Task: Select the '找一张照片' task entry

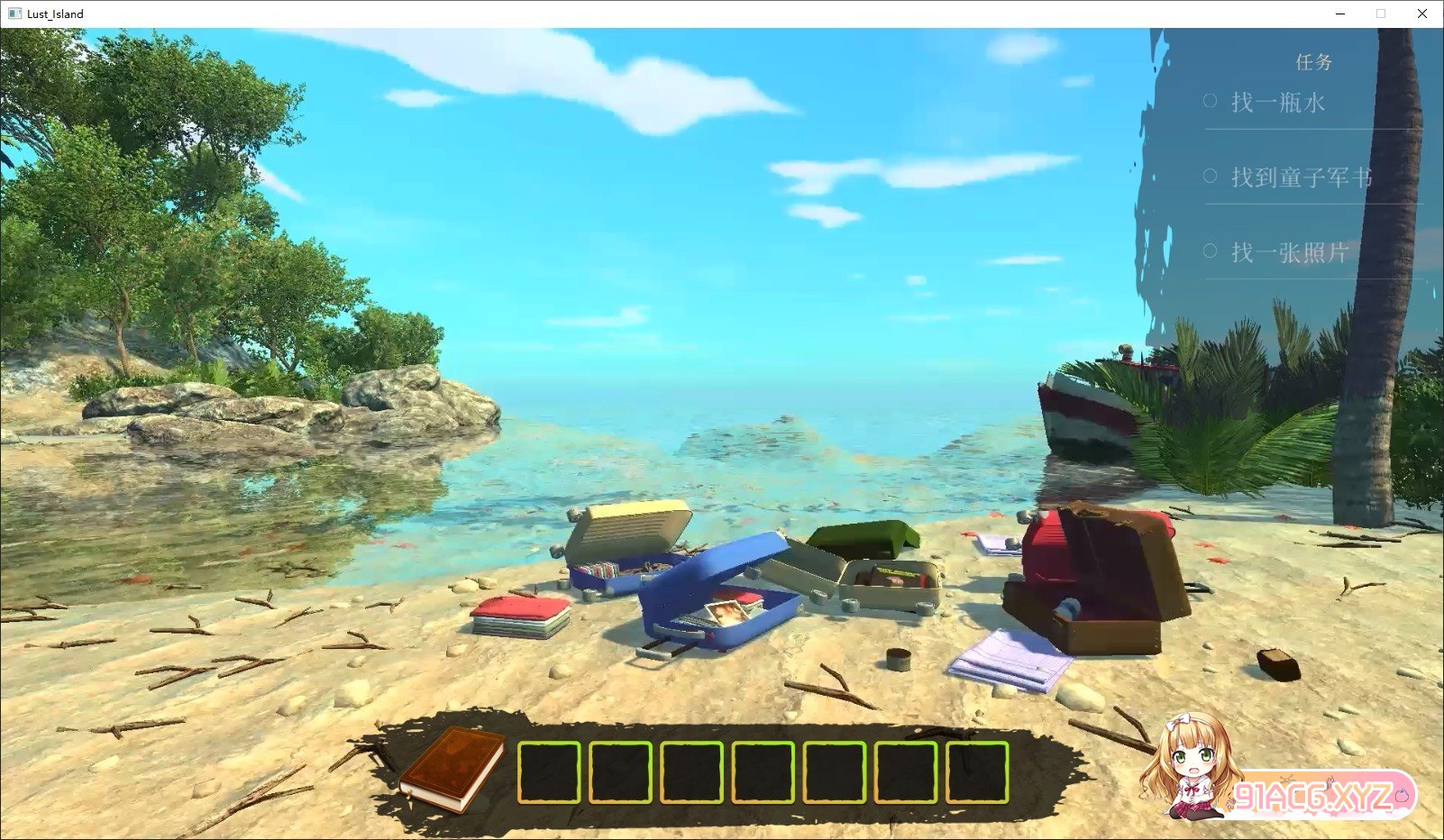Action: (x=1289, y=252)
